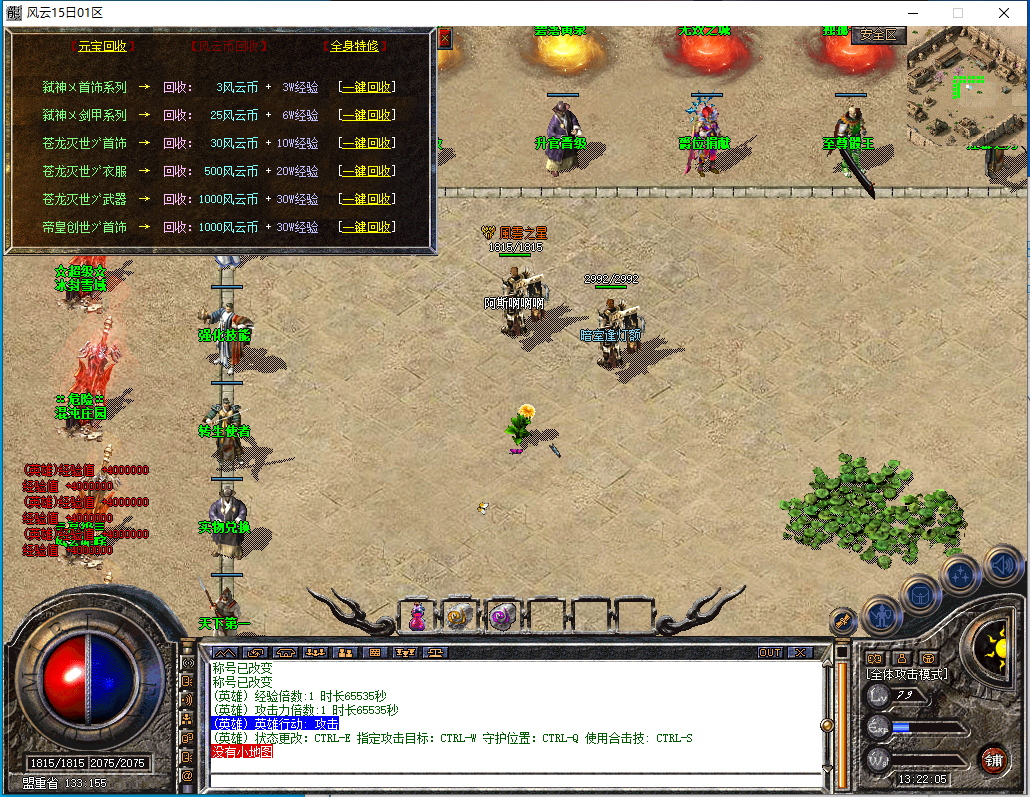Recycle 苍龙灭世衣服 with 一键回收

[367, 171]
